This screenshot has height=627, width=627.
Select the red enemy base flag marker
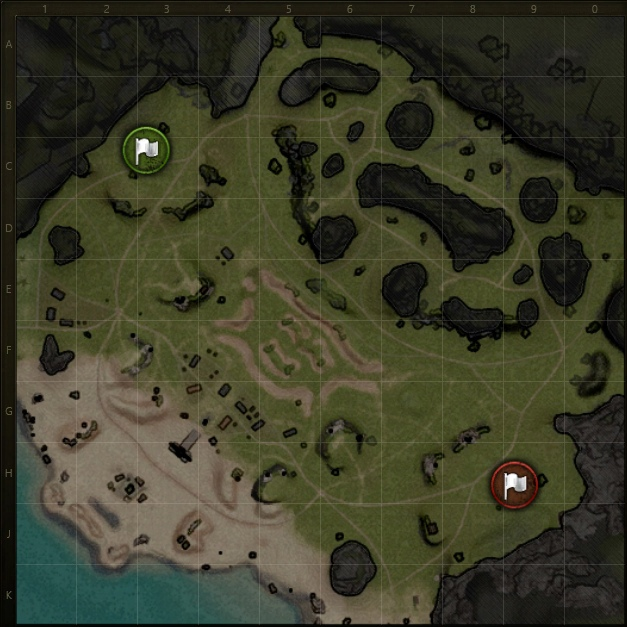514,485
